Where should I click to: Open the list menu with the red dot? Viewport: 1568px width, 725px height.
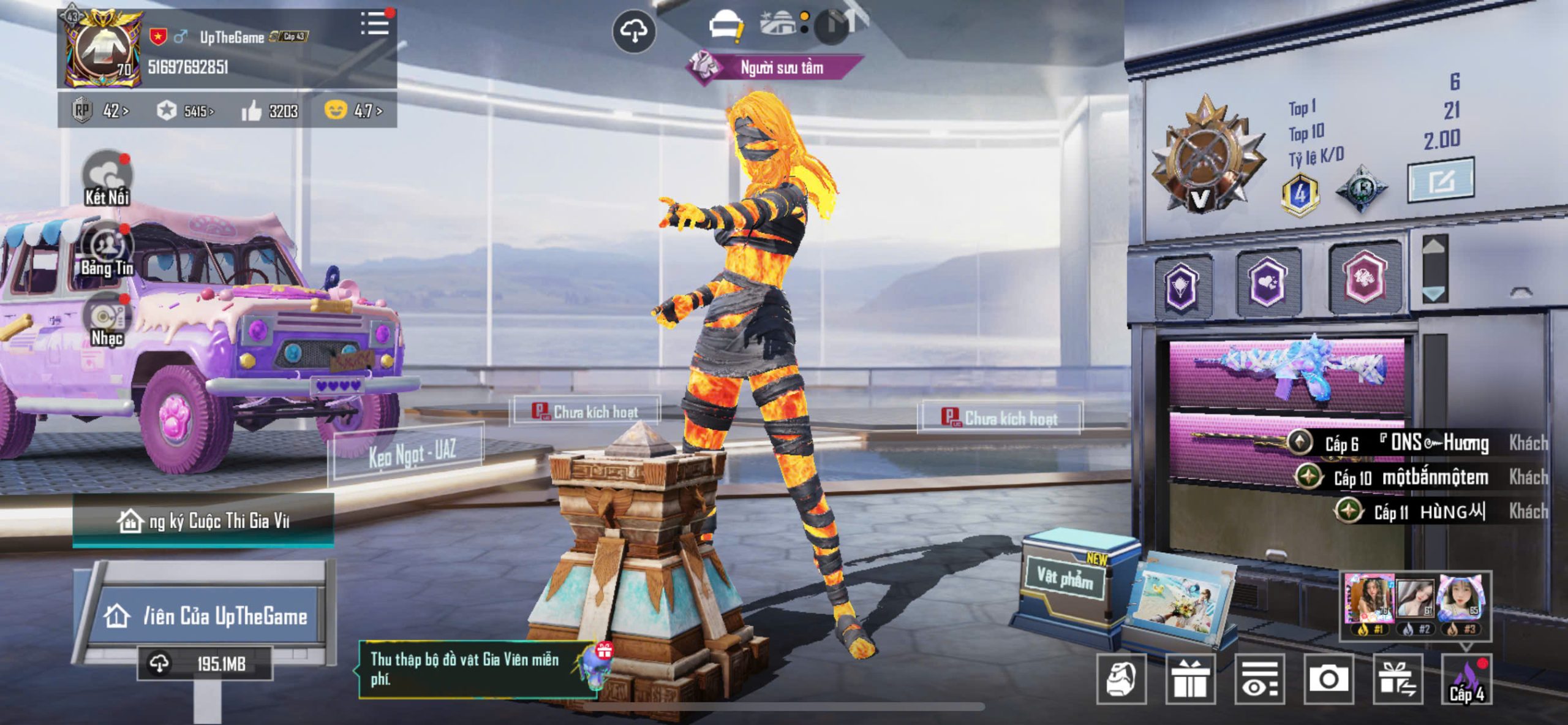point(376,23)
